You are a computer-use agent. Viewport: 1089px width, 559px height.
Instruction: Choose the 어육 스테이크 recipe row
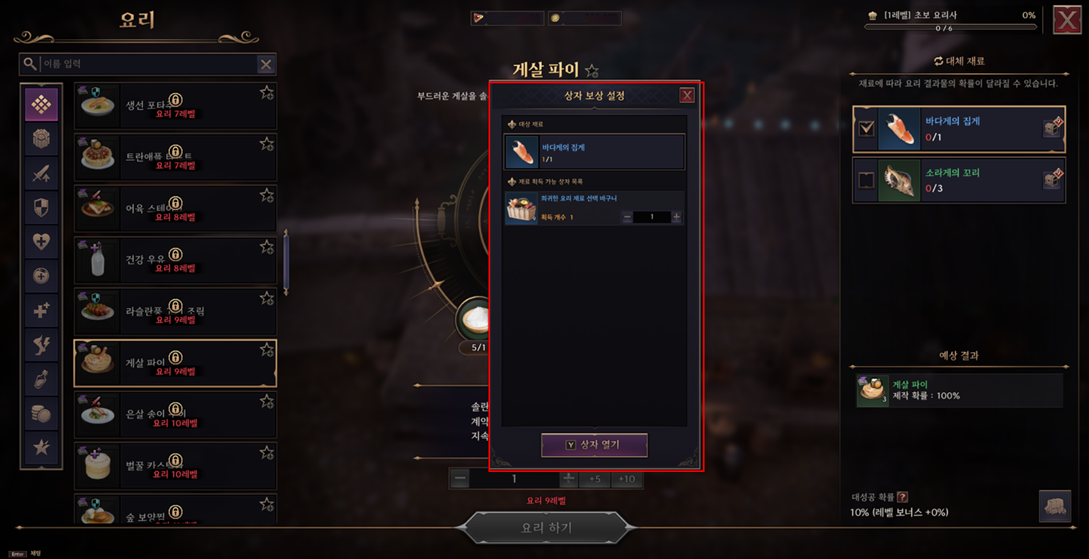pos(175,209)
